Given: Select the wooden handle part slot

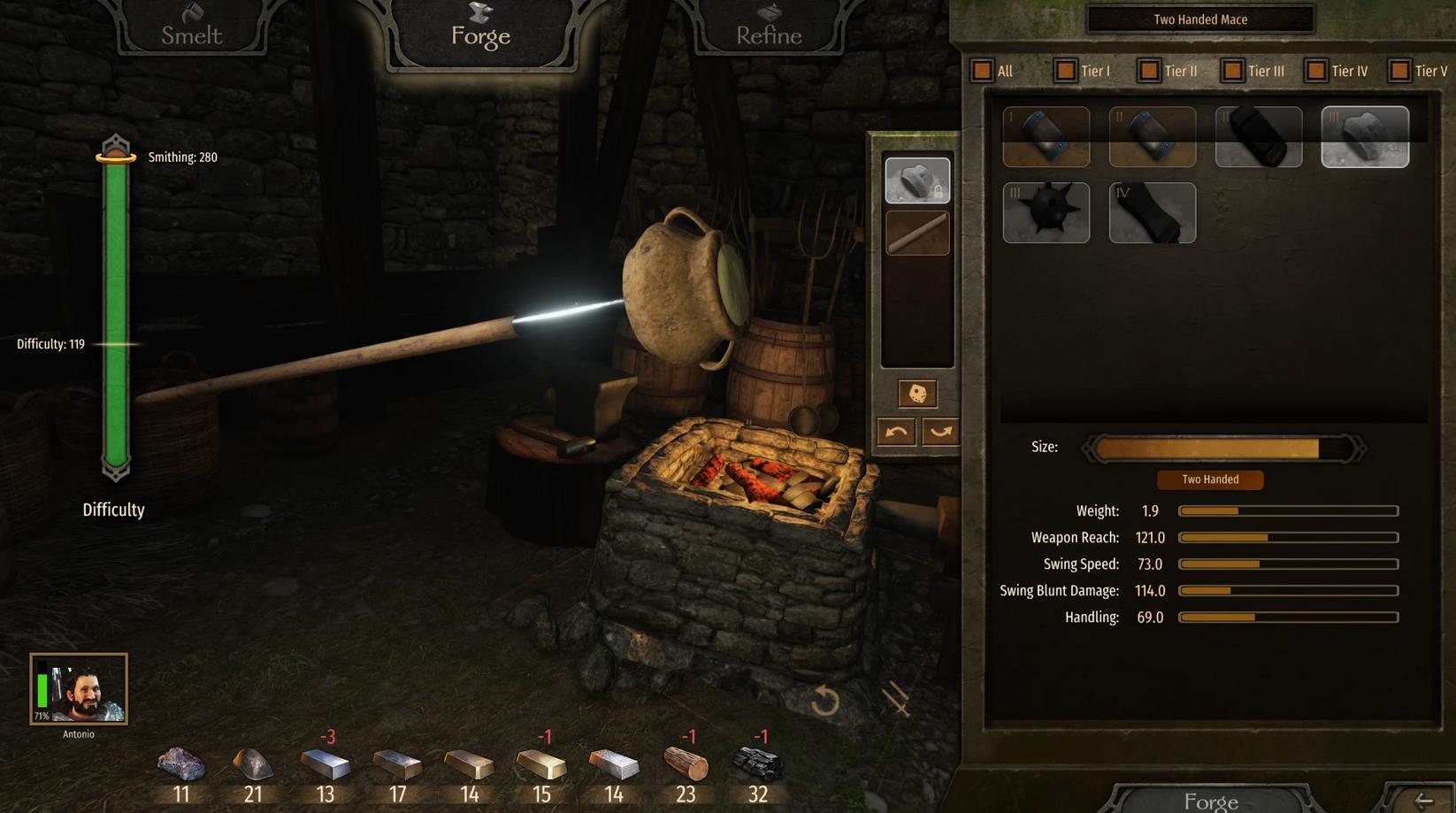Looking at the screenshot, I should pyautogui.click(x=917, y=234).
